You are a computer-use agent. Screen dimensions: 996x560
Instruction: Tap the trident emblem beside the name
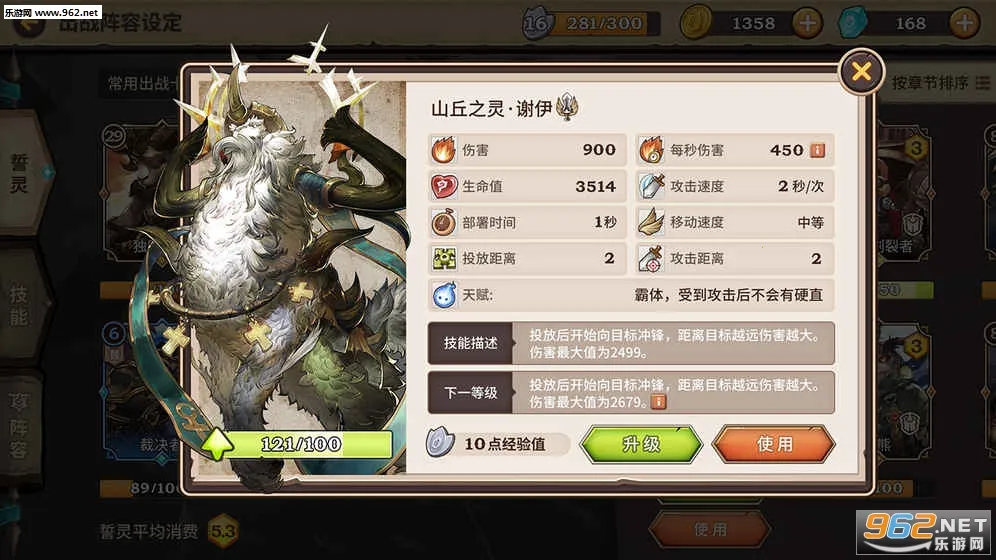tap(569, 107)
